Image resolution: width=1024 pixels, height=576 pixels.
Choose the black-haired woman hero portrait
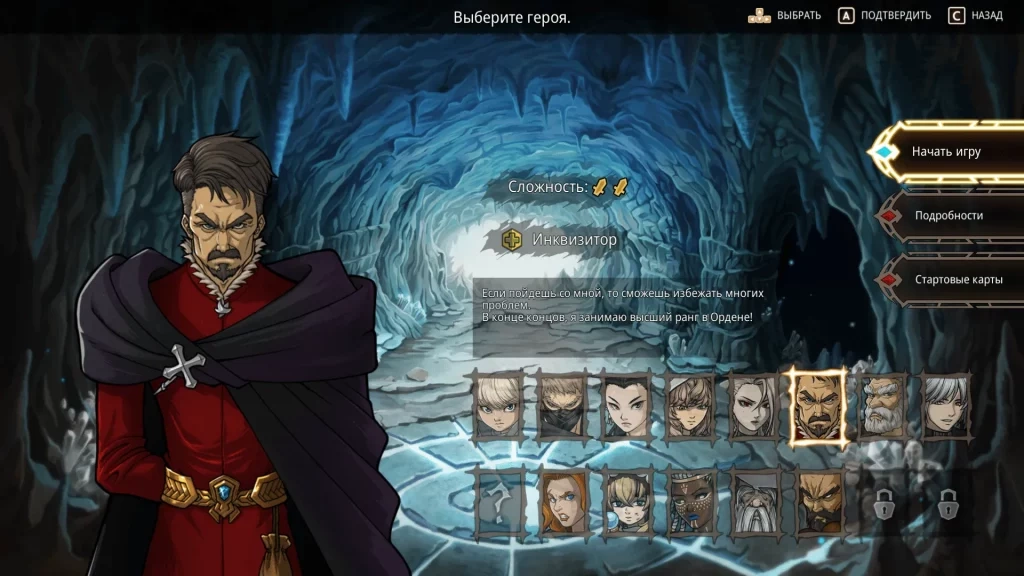pyautogui.click(x=627, y=407)
